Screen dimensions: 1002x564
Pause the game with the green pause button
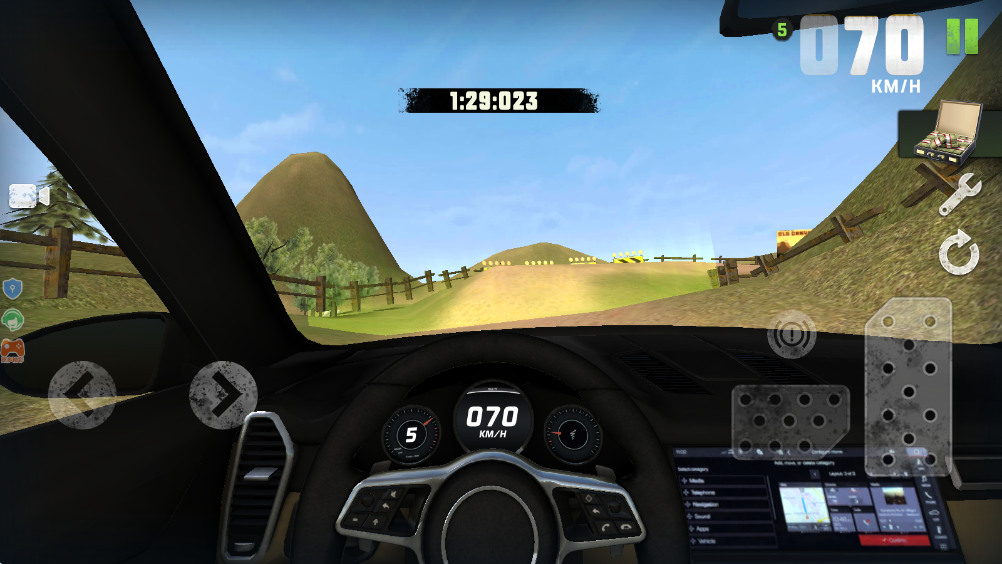(962, 36)
